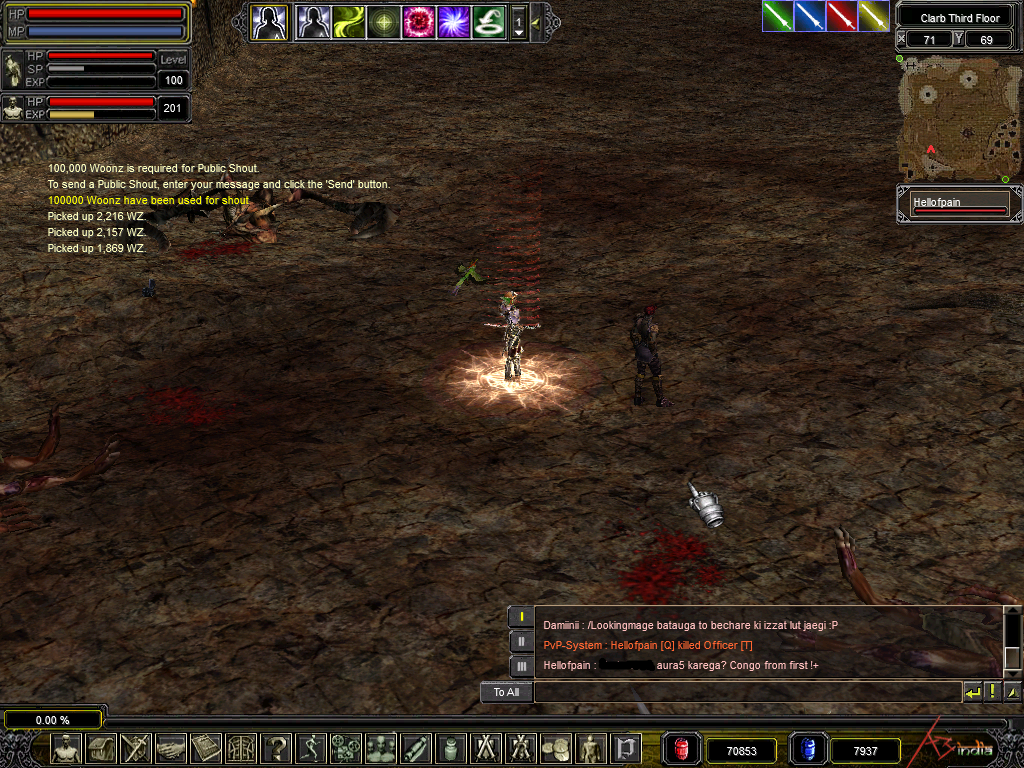Select the green sword buff icon
1024x768 pixels.
pos(778,16)
